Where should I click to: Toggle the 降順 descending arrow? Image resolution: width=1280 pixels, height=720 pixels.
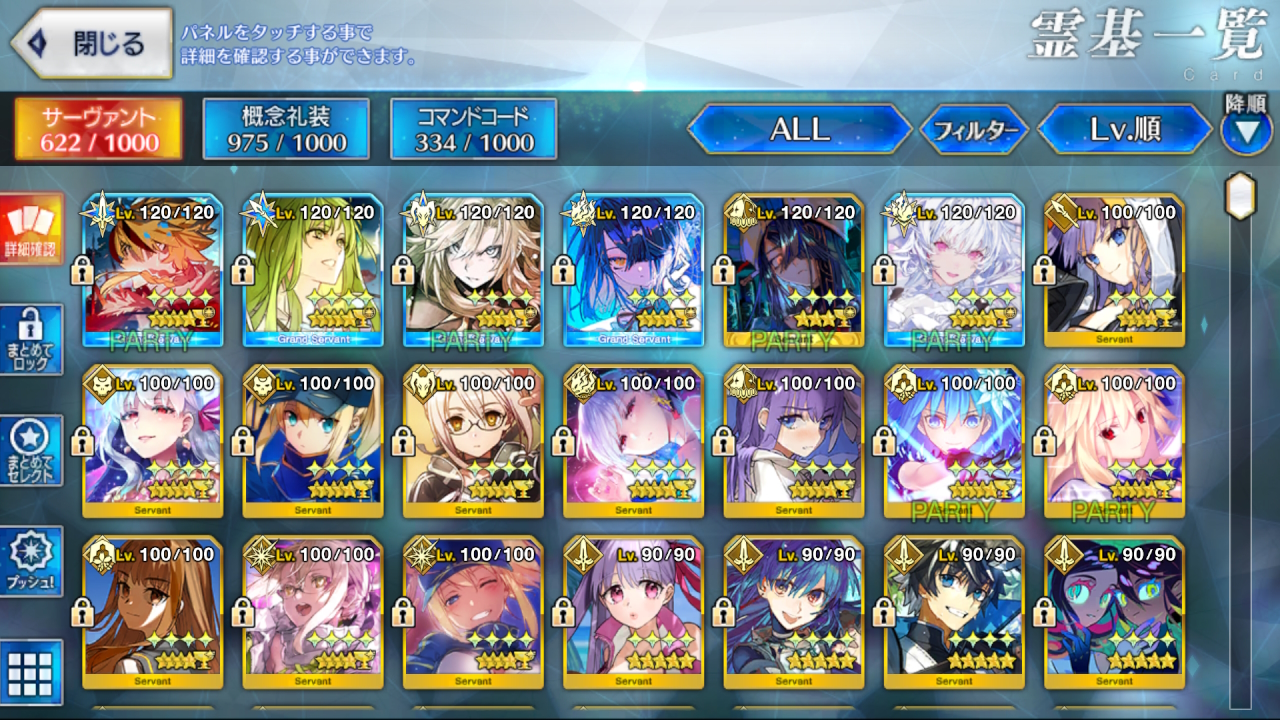tap(1246, 131)
